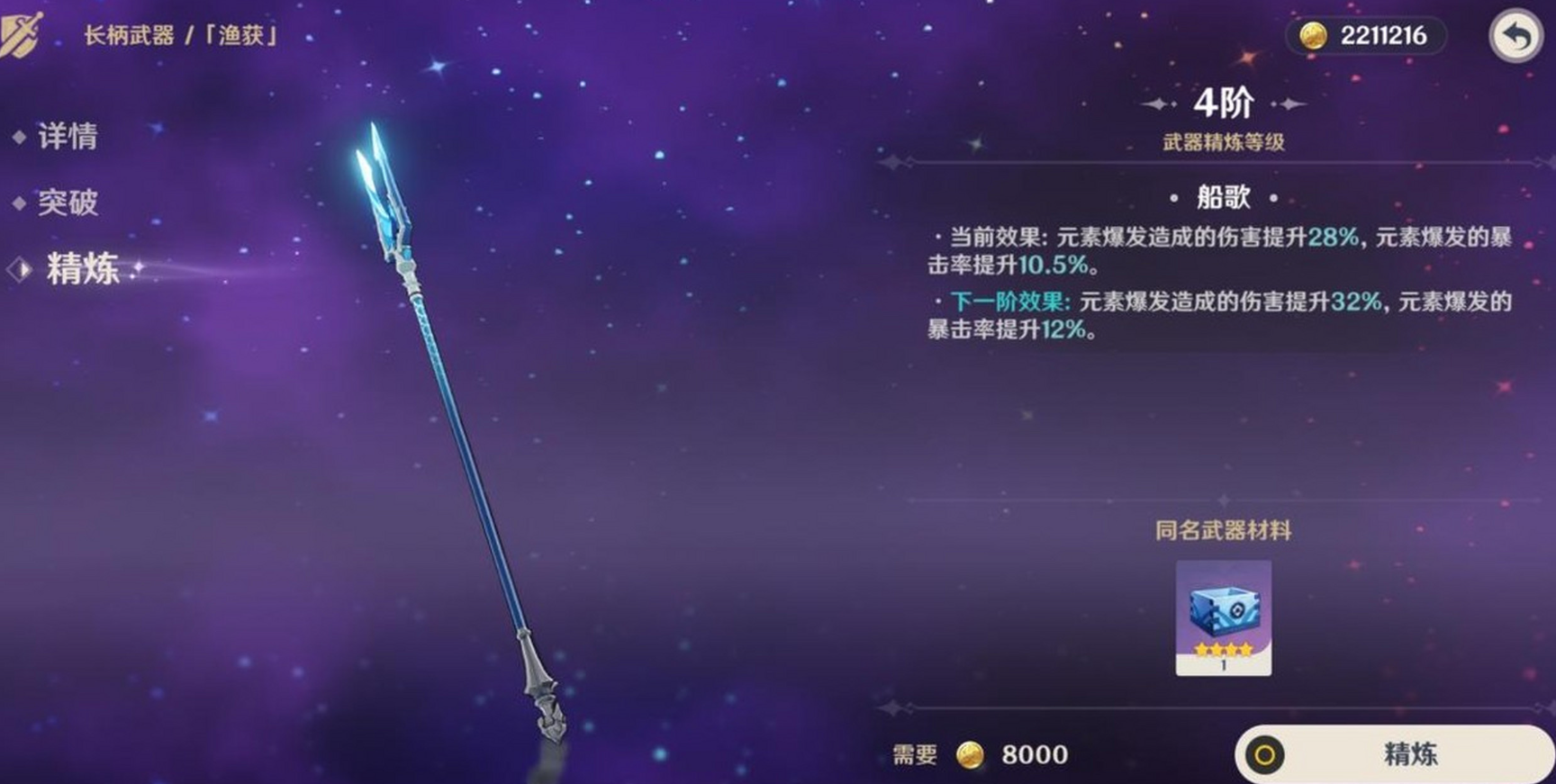Open the 突破 ascension tab
This screenshot has width=1556, height=784.
(67, 203)
